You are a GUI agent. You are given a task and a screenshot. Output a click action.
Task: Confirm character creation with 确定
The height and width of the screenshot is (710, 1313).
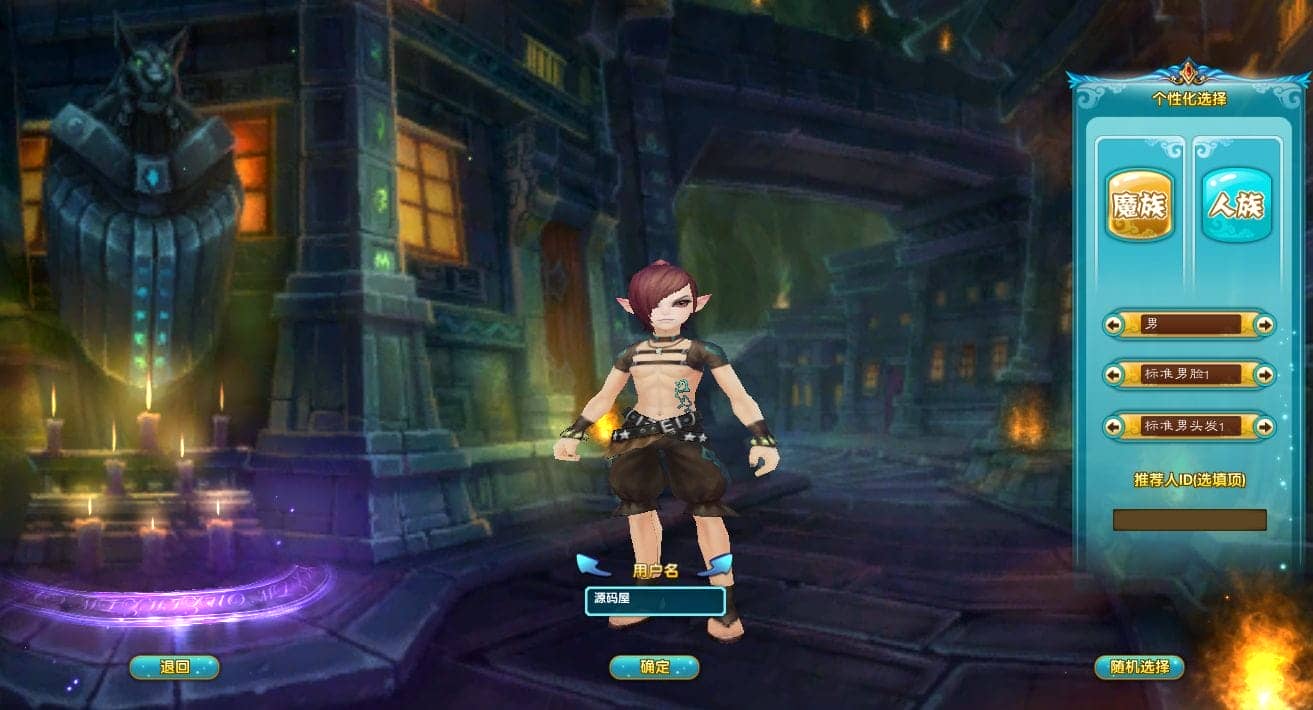(654, 667)
